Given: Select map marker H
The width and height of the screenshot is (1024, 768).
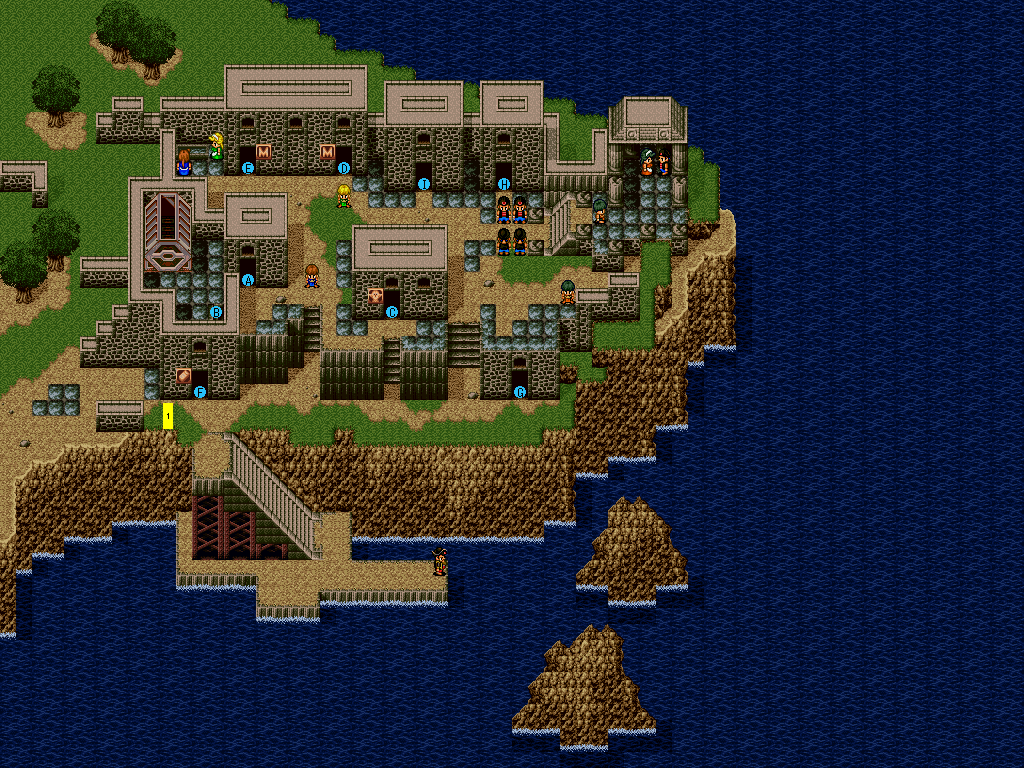Looking at the screenshot, I should point(503,184).
